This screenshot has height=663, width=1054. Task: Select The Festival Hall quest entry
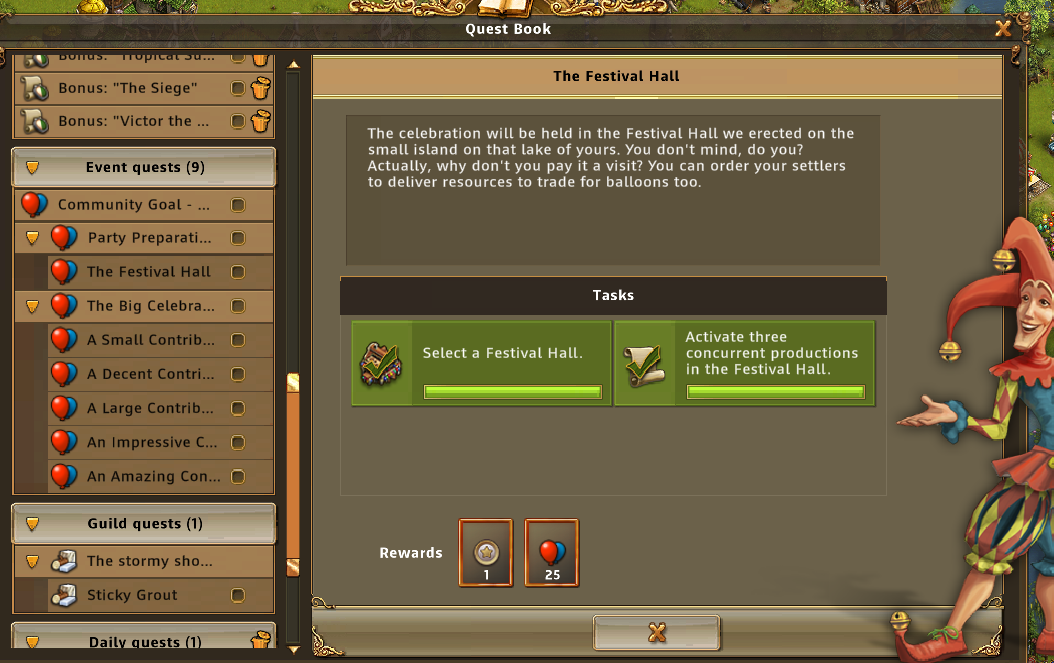(x=149, y=272)
